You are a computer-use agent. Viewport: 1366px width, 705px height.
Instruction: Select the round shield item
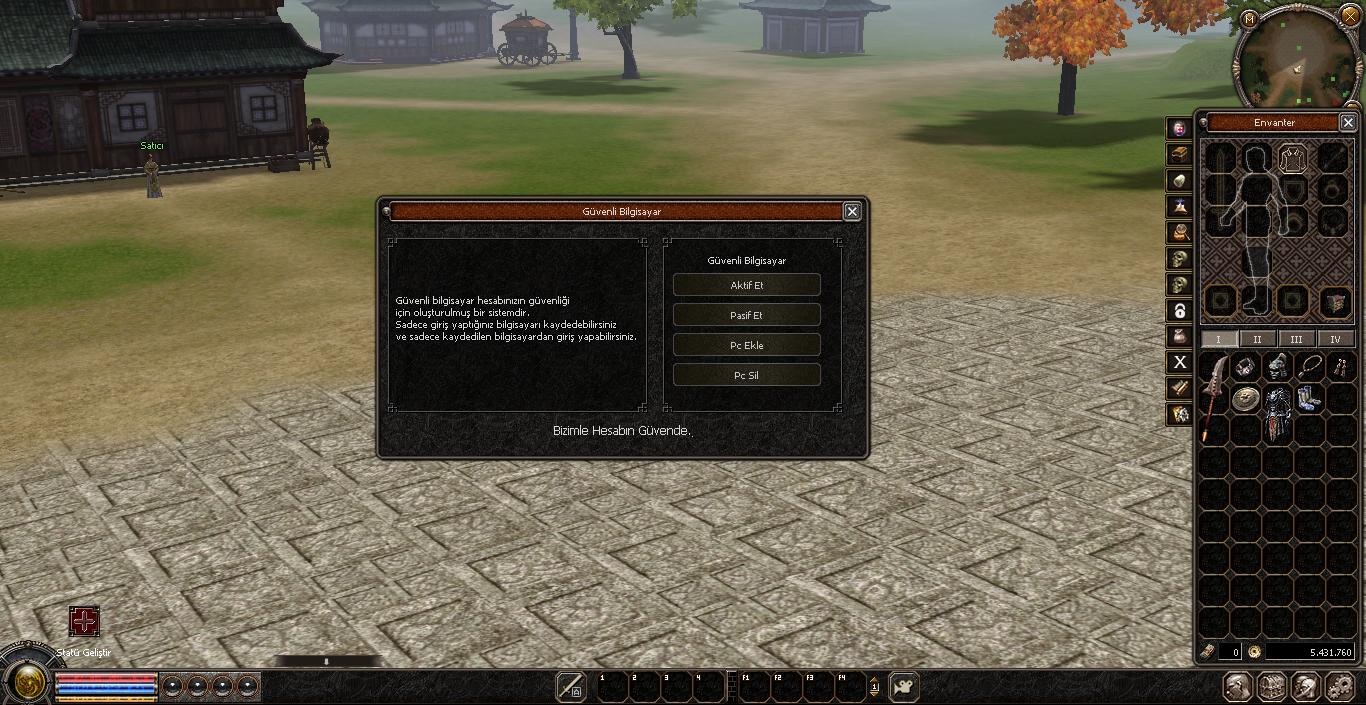(1245, 399)
